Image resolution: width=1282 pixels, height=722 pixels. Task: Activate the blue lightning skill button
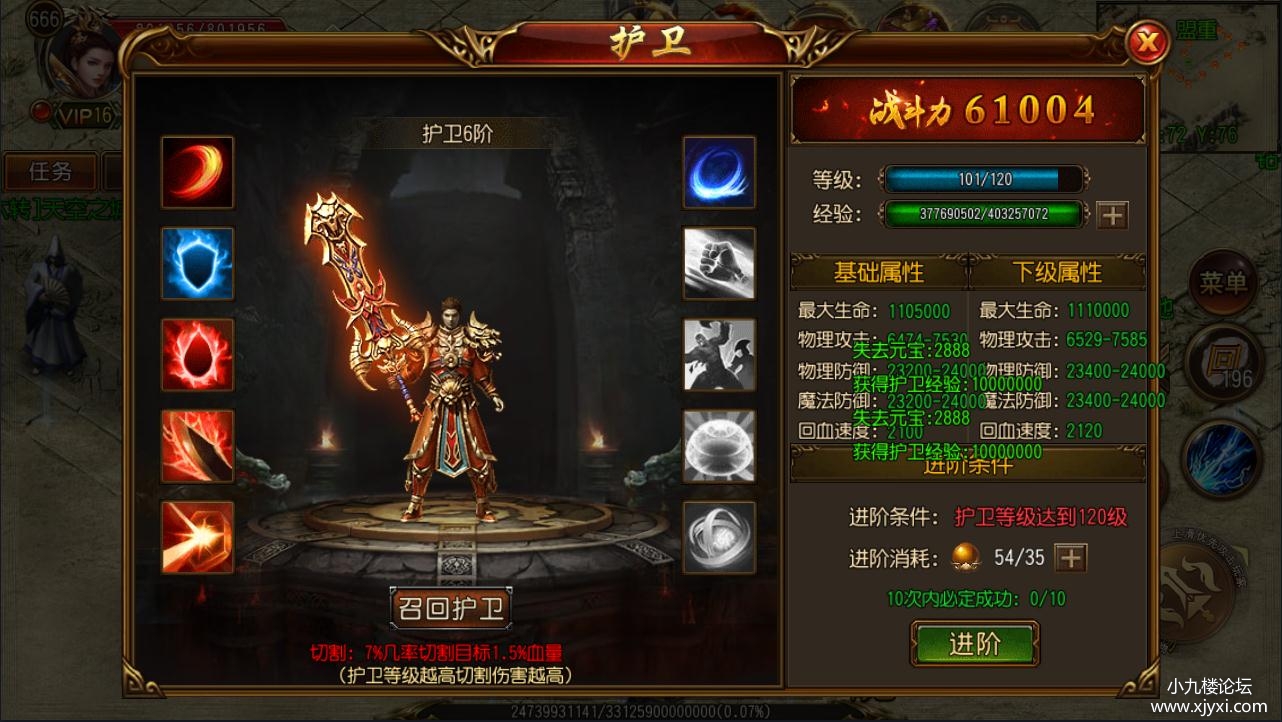pos(1222,457)
